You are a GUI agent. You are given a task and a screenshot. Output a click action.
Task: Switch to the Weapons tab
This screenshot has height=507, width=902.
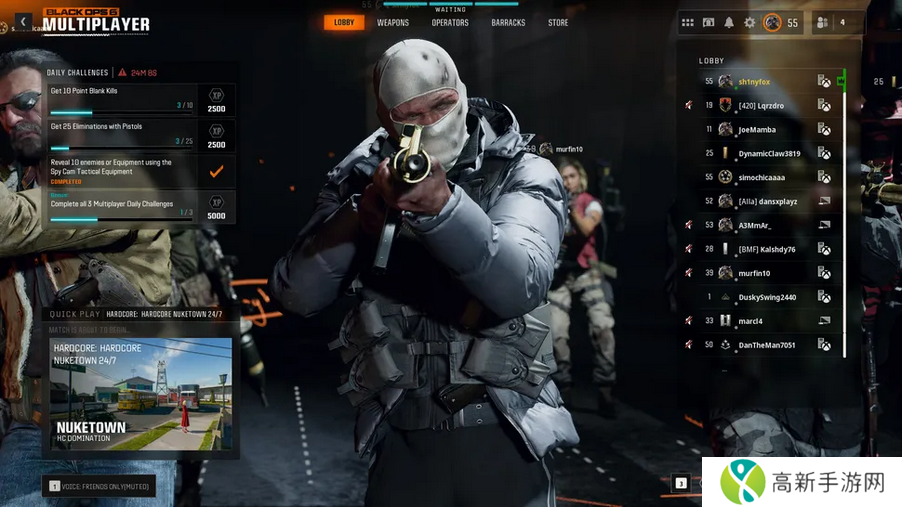tap(393, 23)
